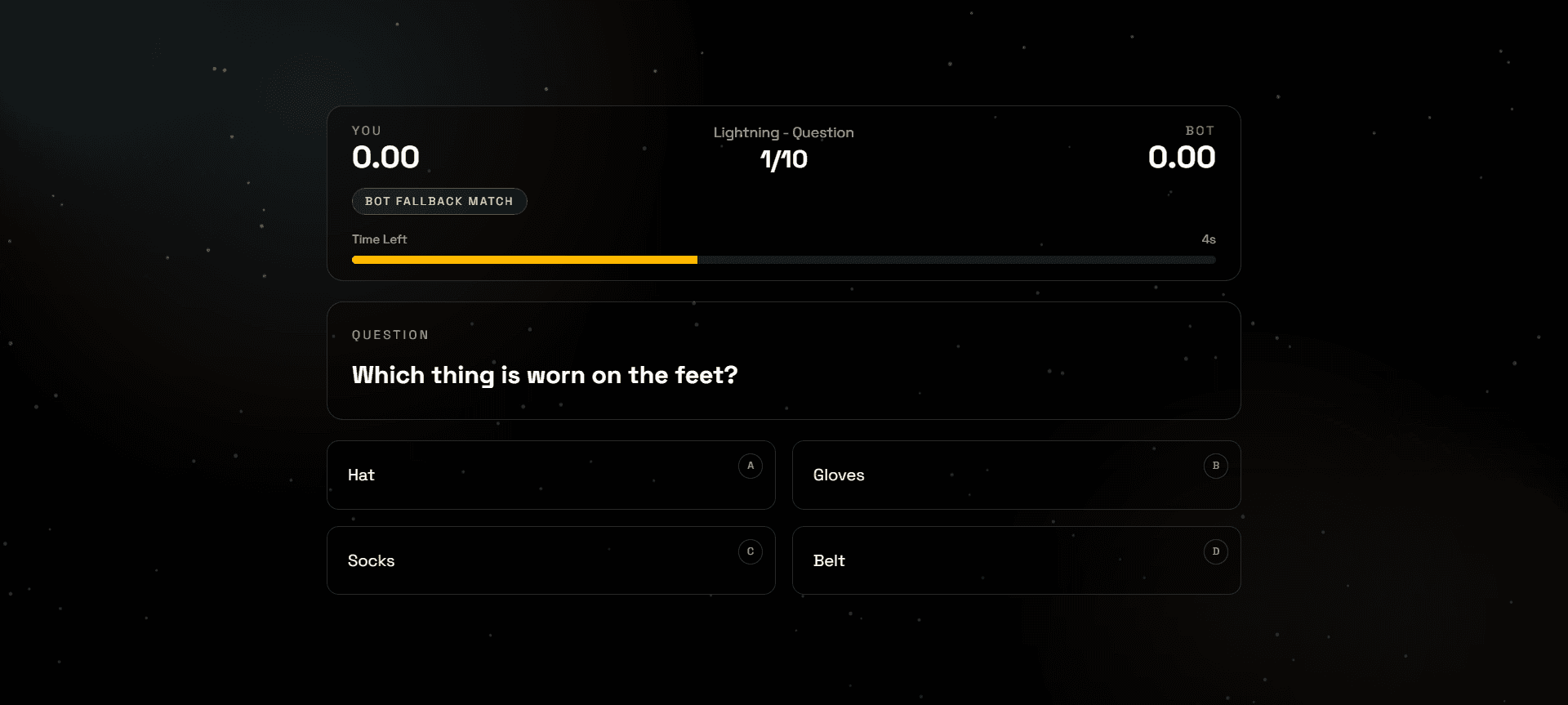Select the letter C badge on Socks option

tap(751, 551)
